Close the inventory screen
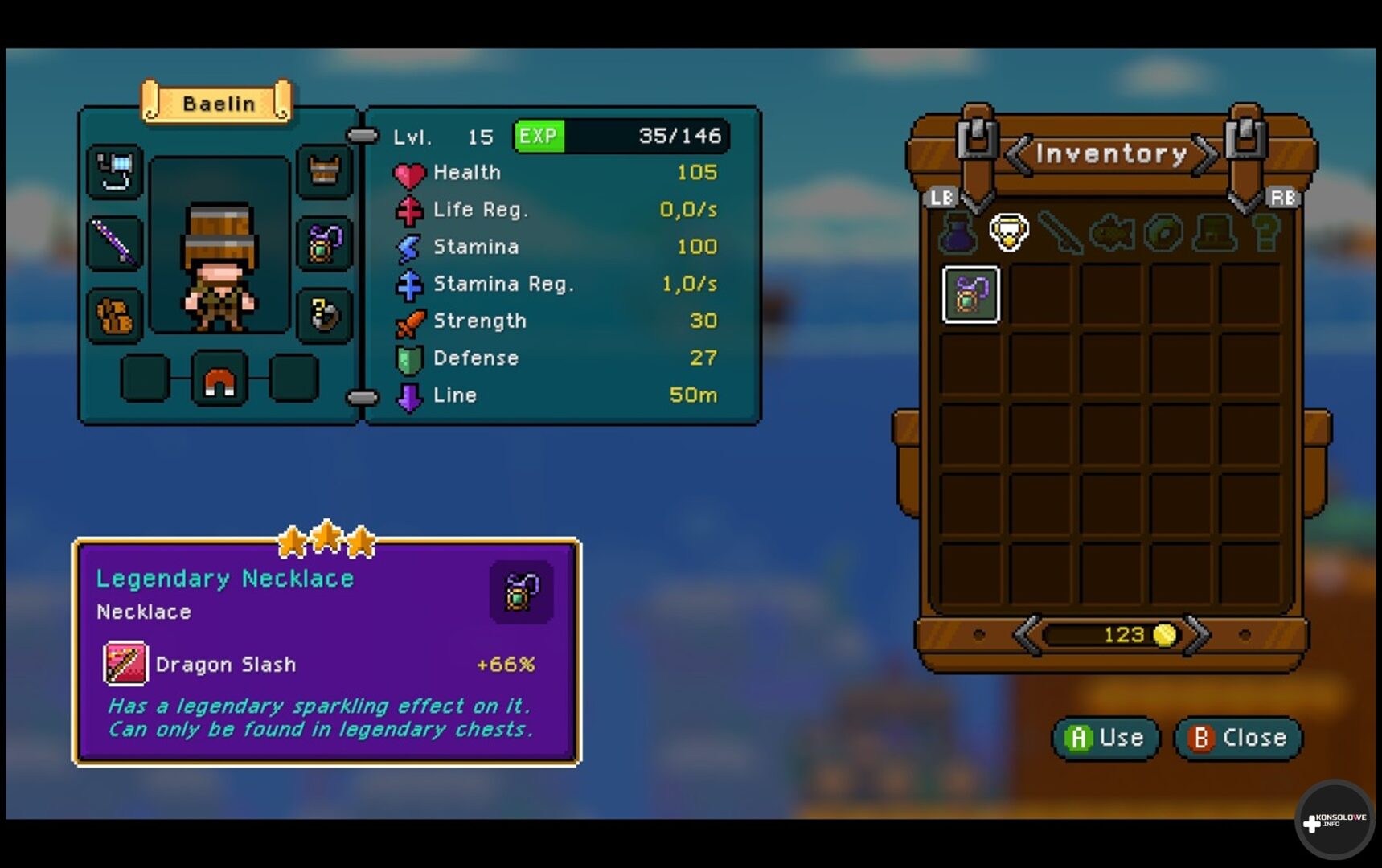This screenshot has width=1382, height=868. tap(1238, 738)
